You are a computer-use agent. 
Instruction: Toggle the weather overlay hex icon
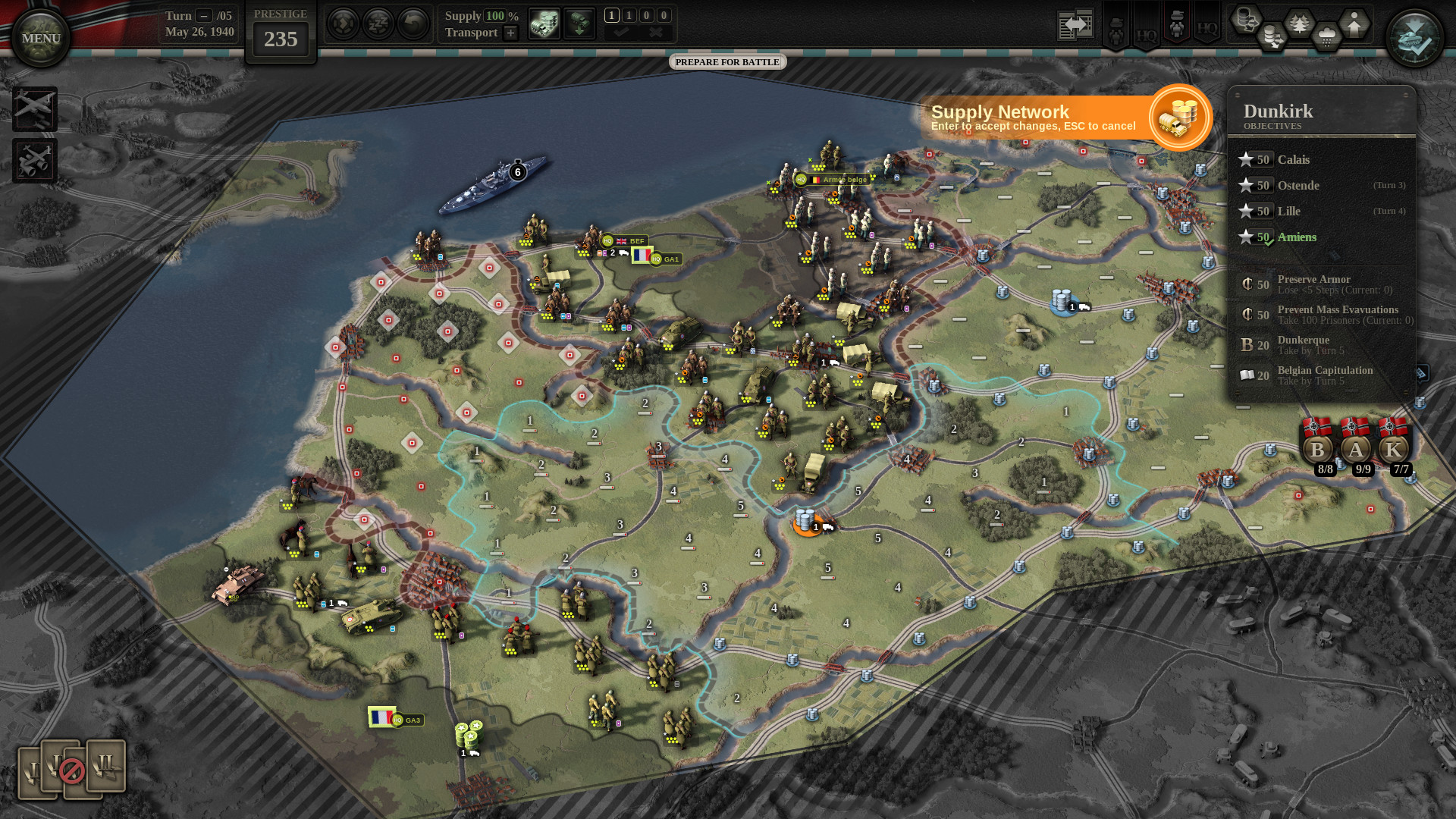coord(1326,34)
